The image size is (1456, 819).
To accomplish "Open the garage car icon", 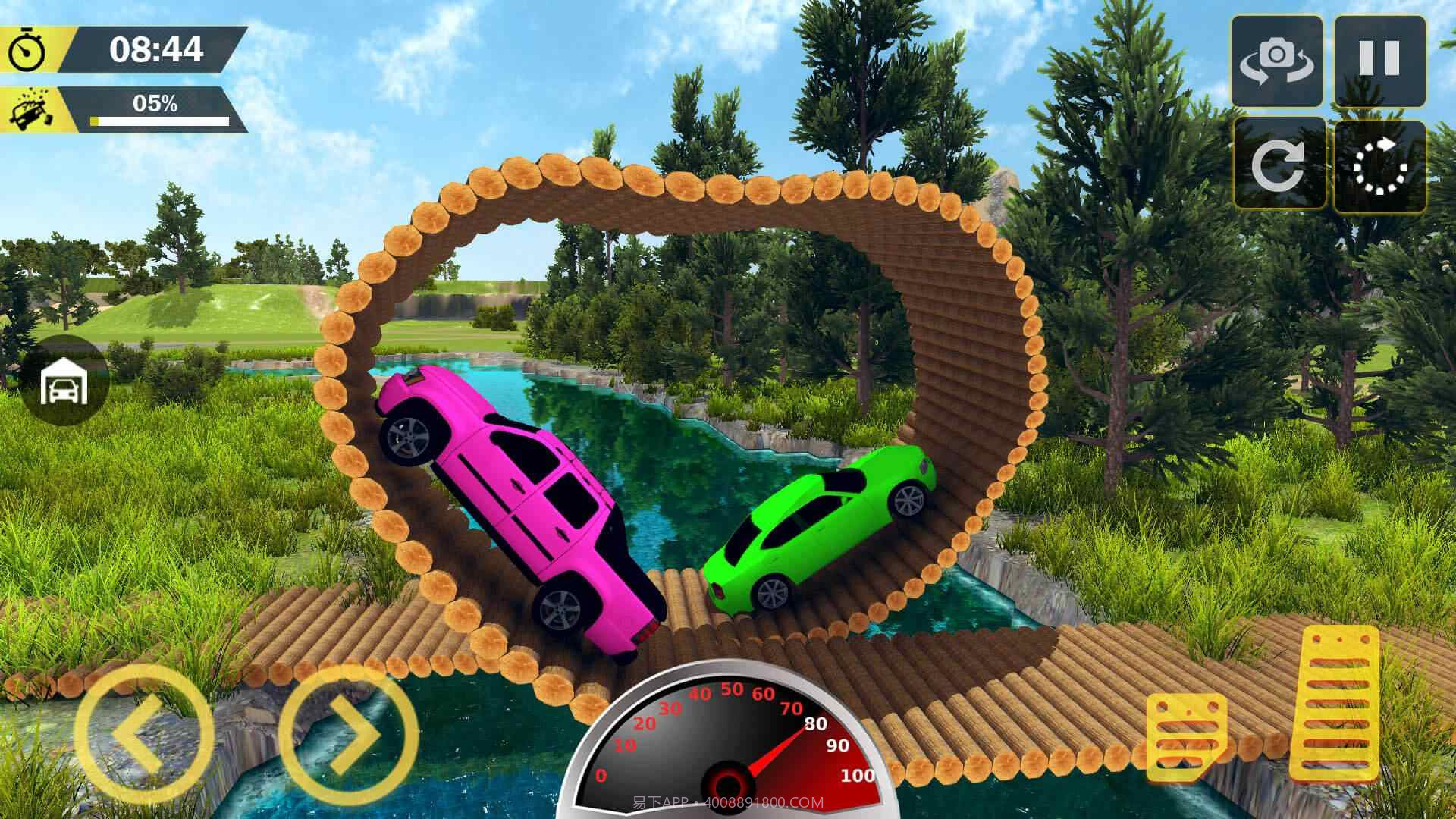I will click(x=64, y=381).
